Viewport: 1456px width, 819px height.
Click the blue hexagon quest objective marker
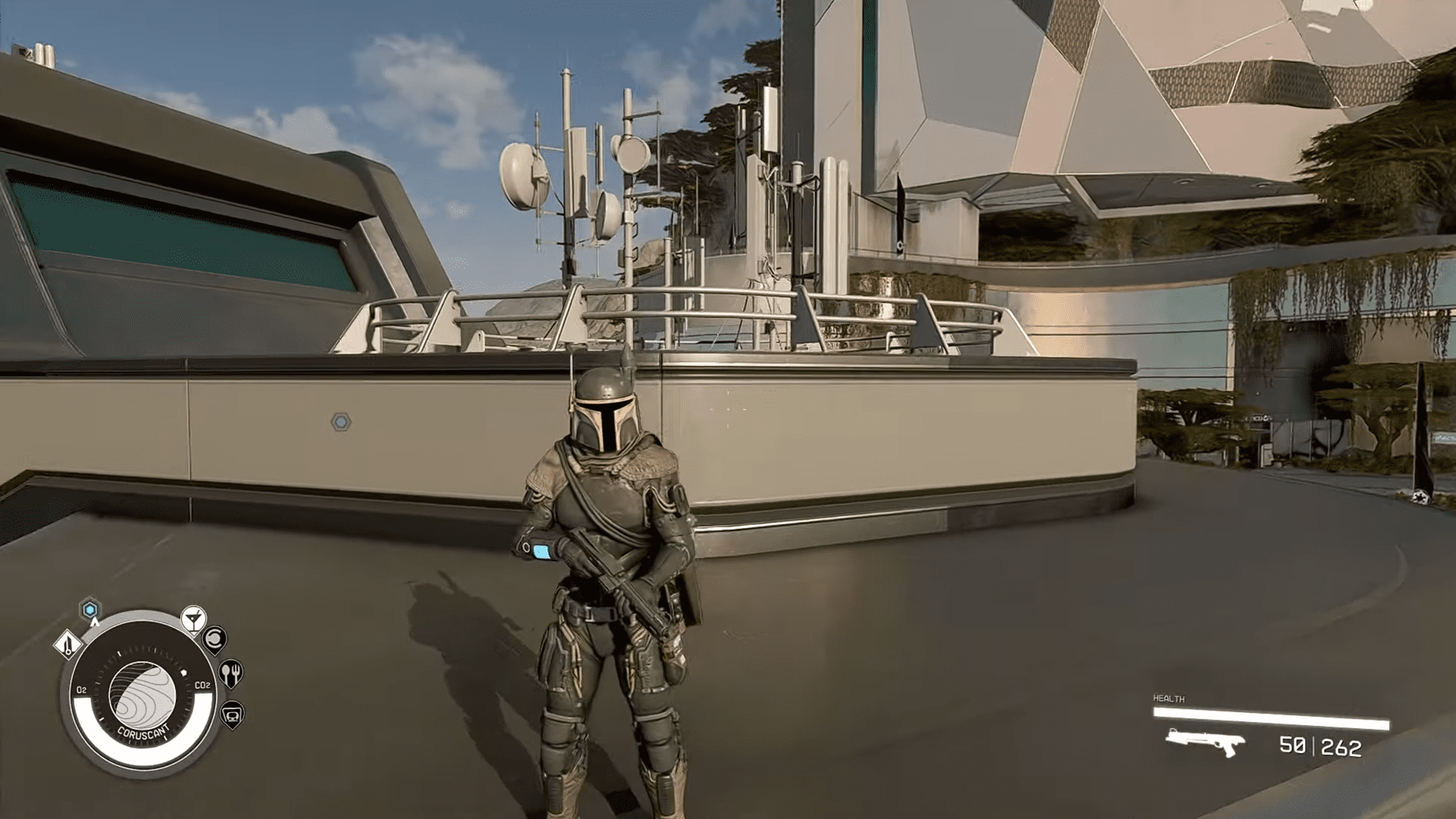pyautogui.click(x=89, y=609)
